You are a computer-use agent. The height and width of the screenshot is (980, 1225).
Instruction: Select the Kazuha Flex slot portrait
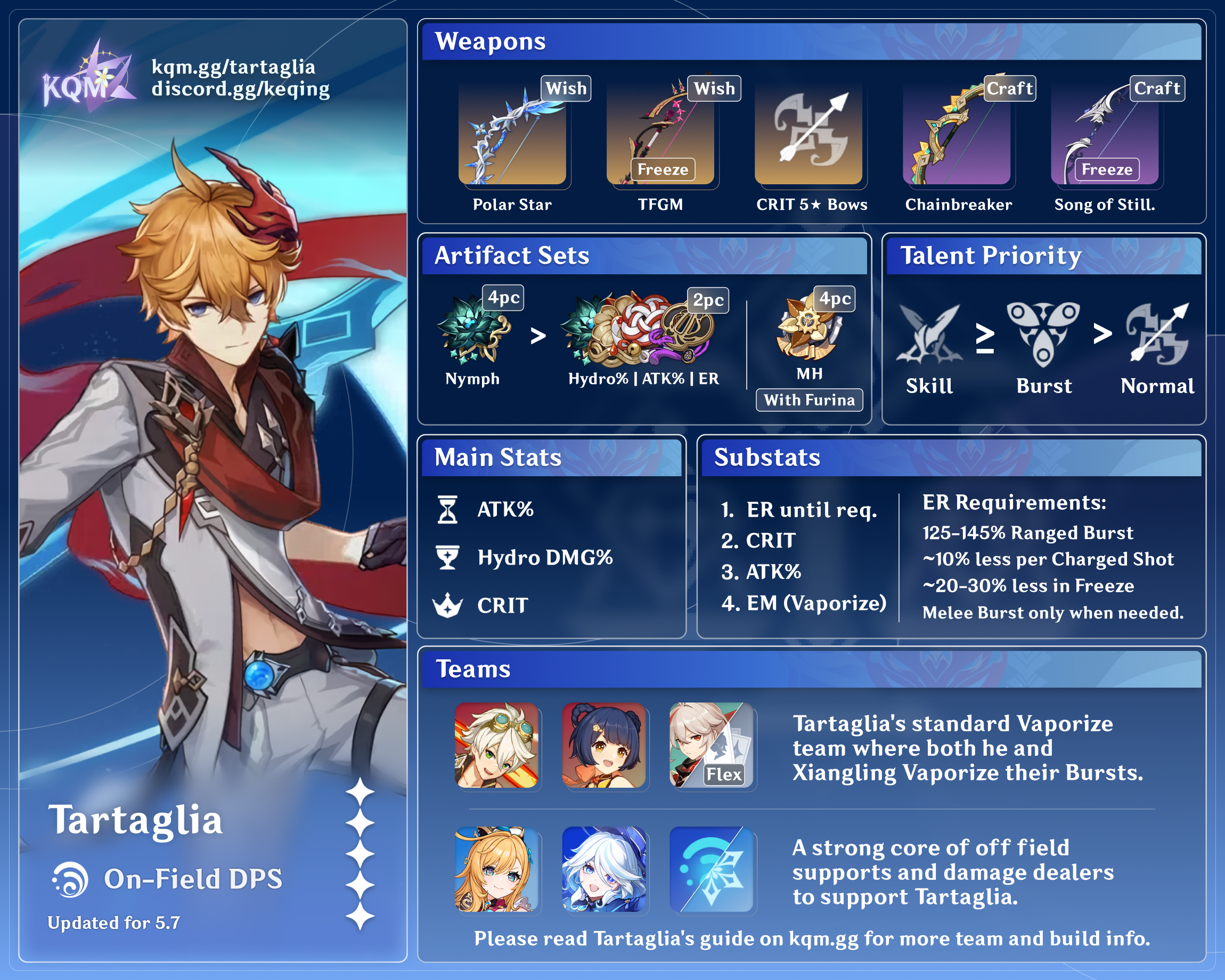[x=712, y=745]
